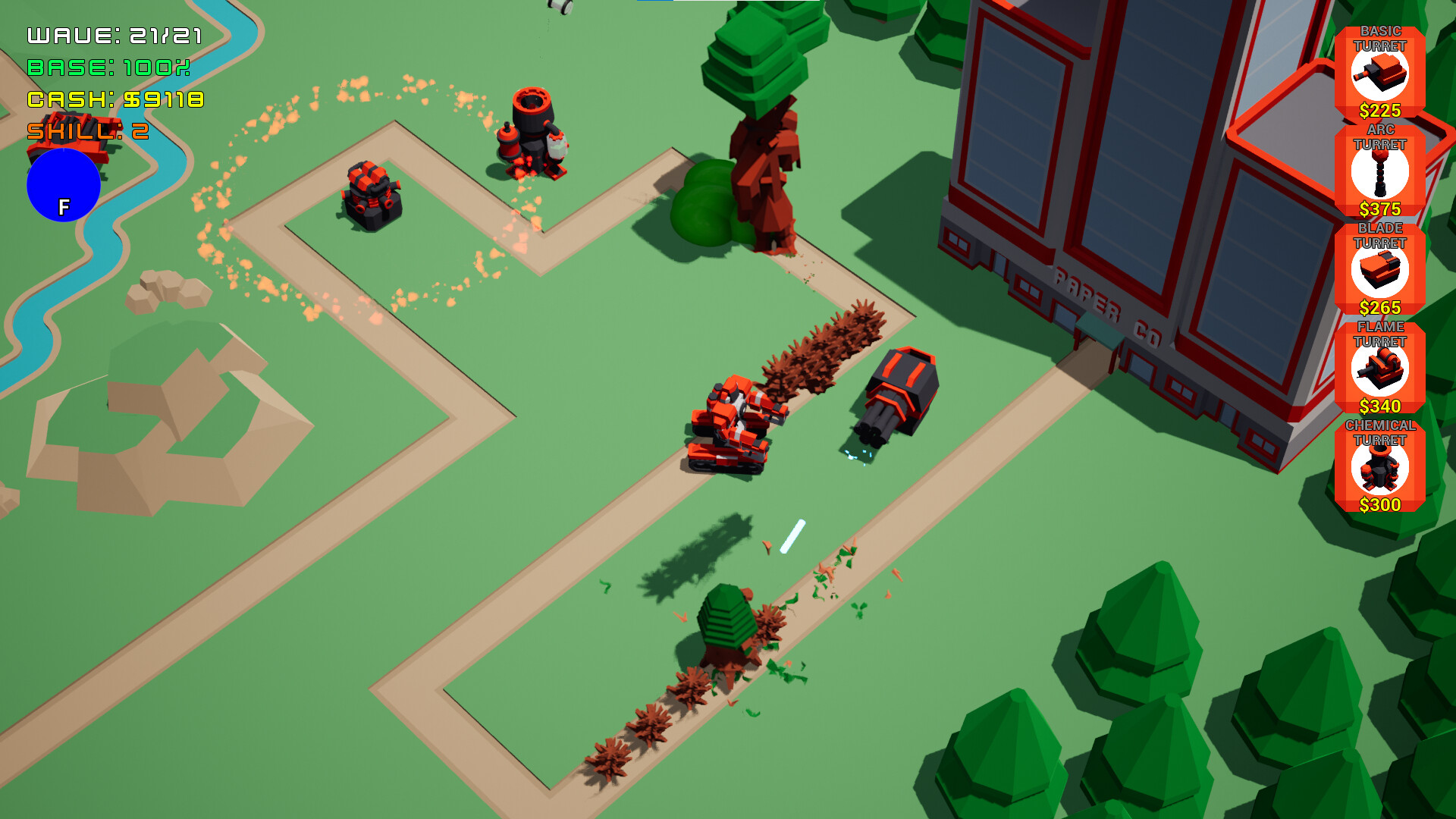Click the $225 price label under Basic Turret

[1381, 110]
